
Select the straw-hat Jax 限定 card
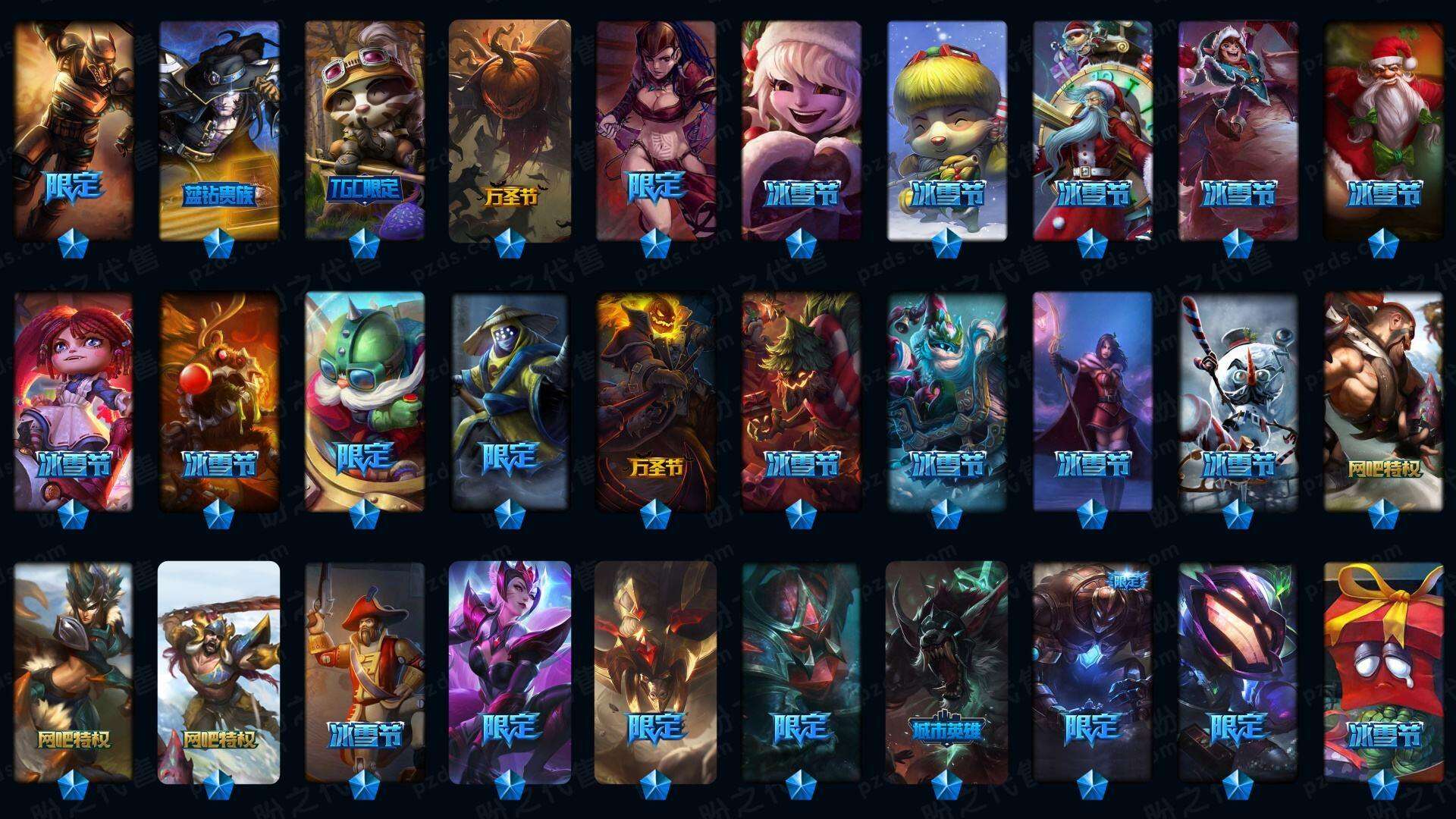pyautogui.click(x=510, y=402)
